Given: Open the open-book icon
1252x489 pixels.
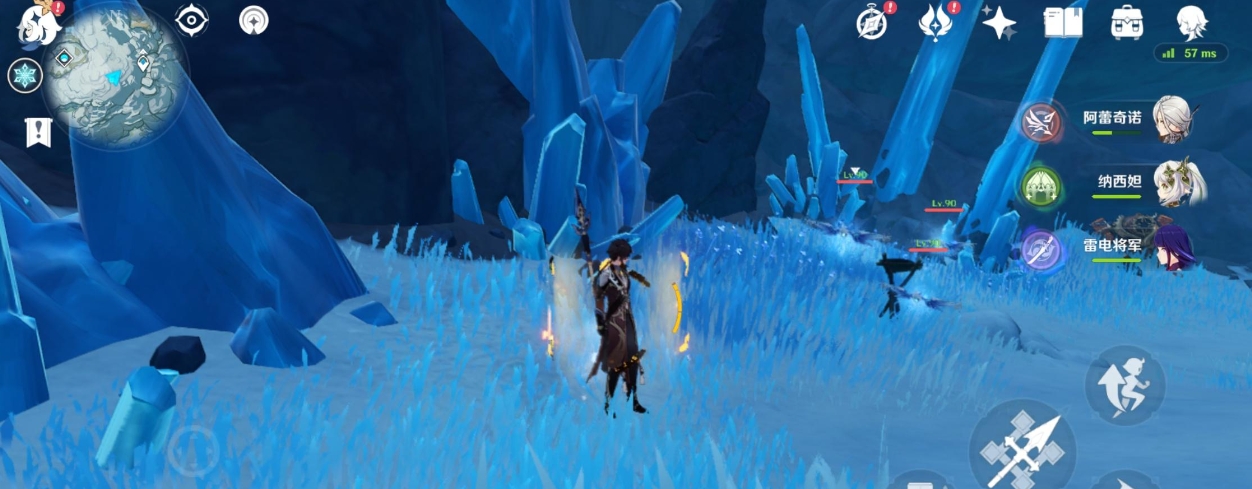Looking at the screenshot, I should pos(1064,22).
